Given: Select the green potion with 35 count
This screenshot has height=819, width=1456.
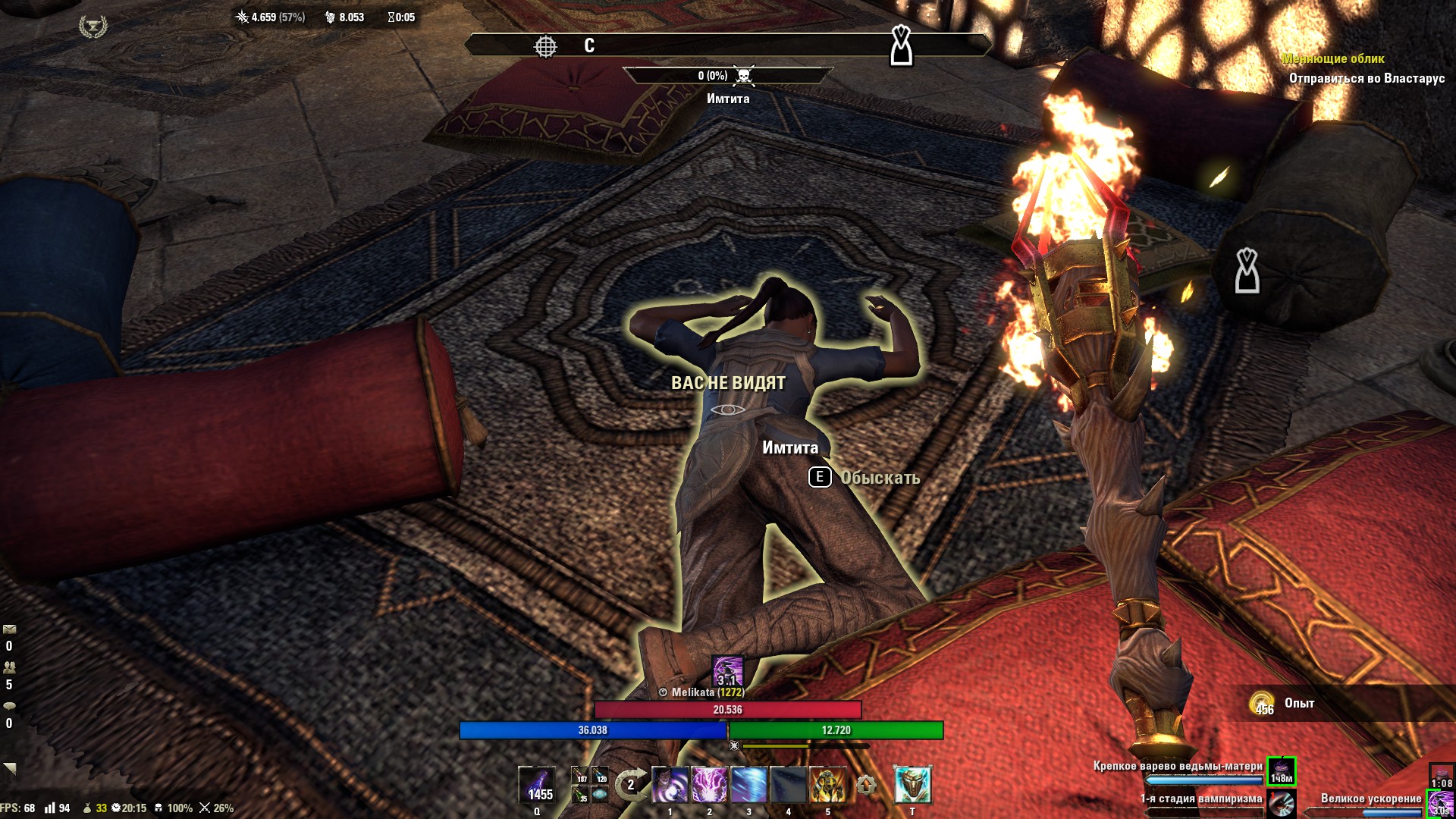Looking at the screenshot, I should click(x=580, y=795).
